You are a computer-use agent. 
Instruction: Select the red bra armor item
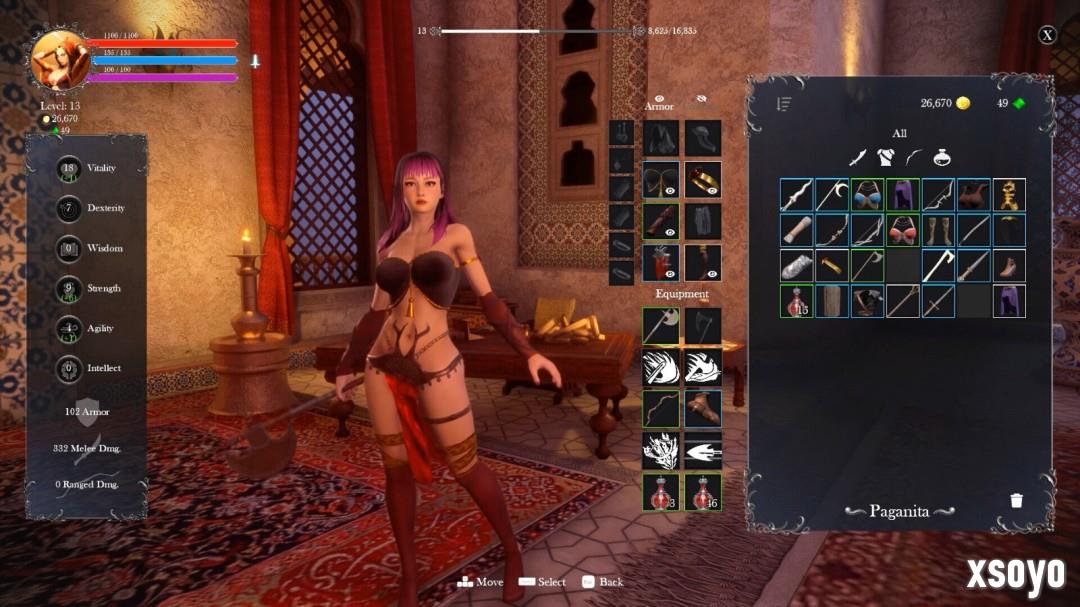coord(903,230)
